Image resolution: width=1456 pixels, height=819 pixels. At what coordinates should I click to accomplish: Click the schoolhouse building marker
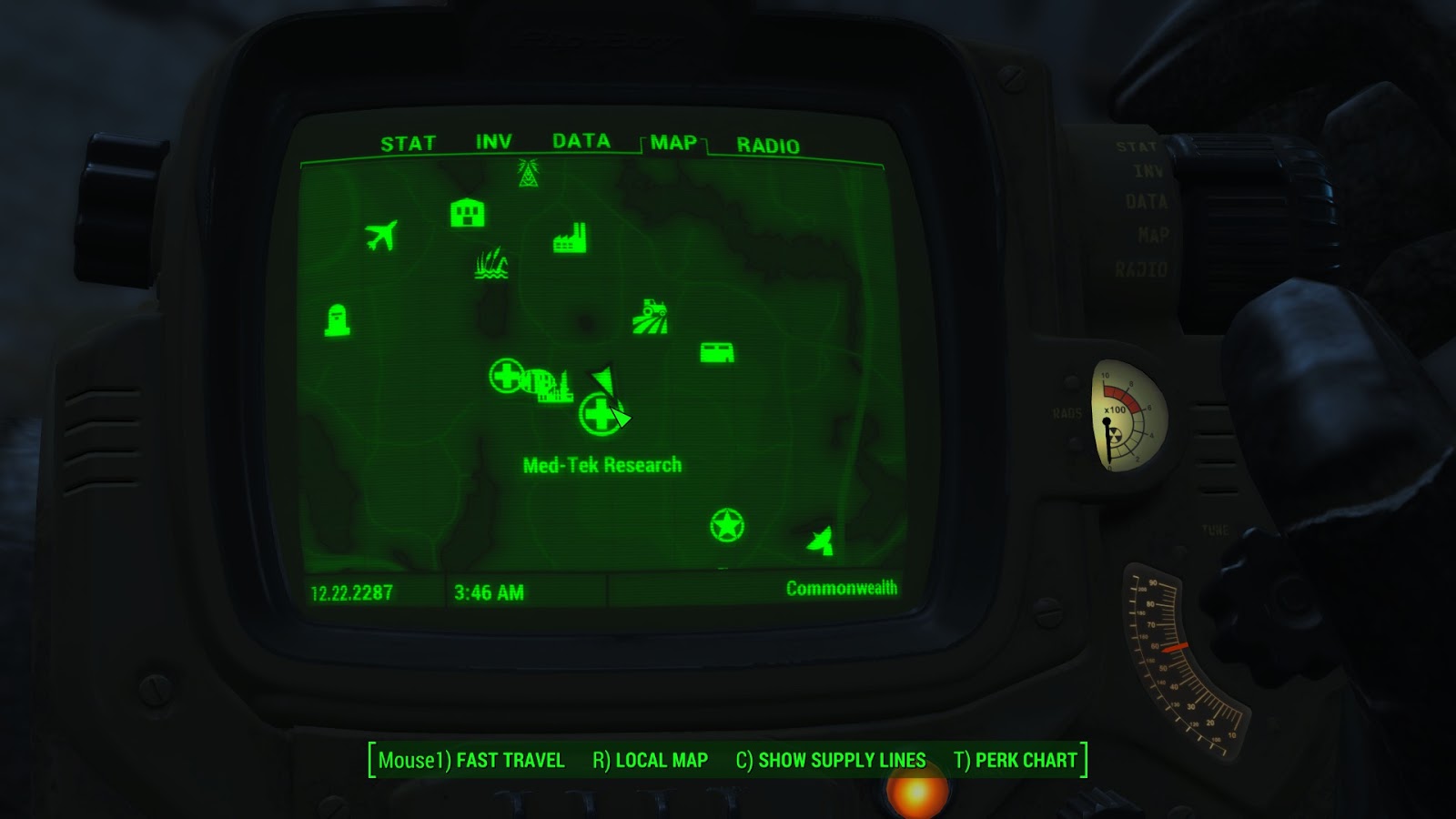[x=467, y=214]
